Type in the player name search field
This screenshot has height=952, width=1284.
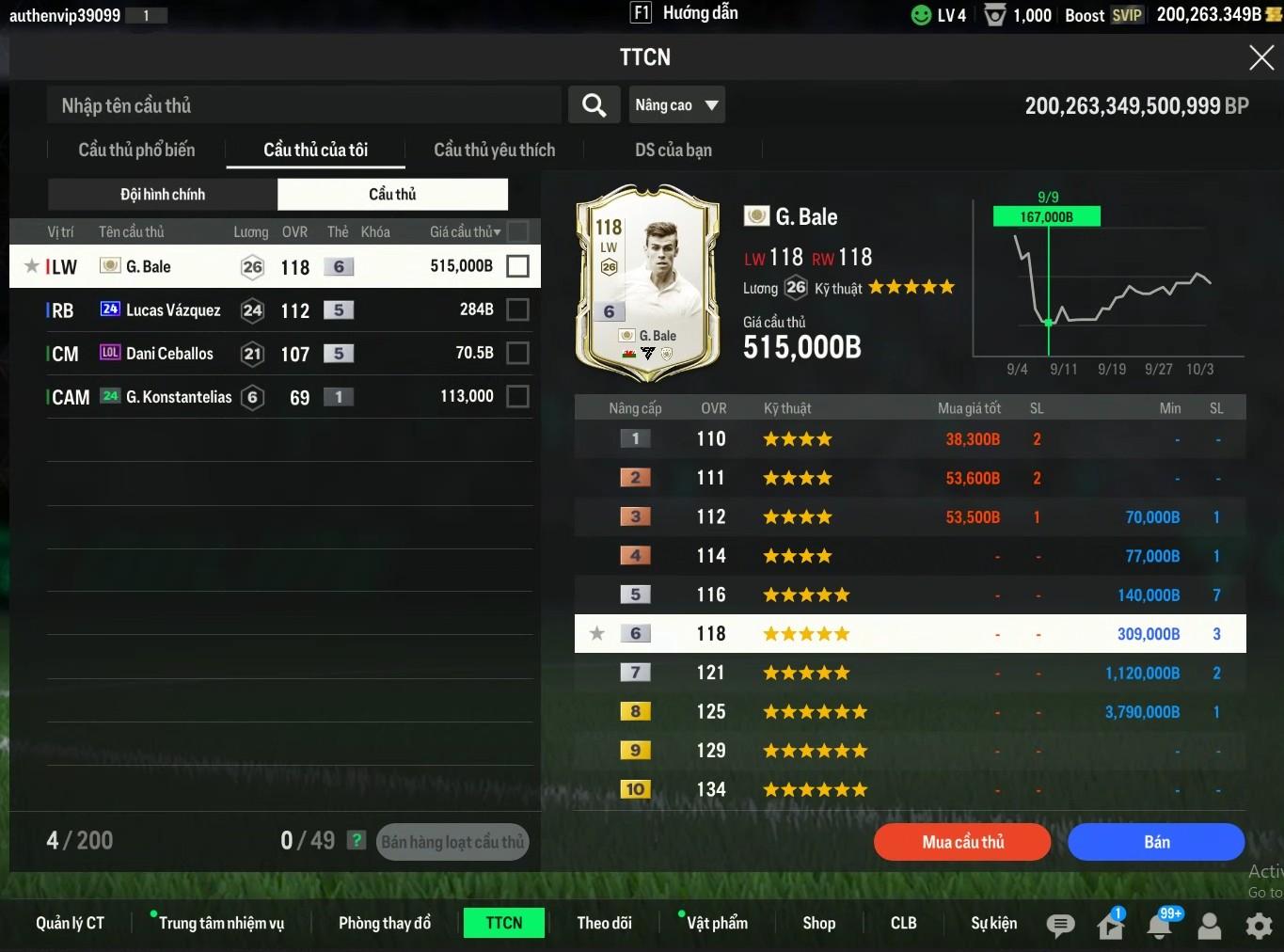(303, 105)
